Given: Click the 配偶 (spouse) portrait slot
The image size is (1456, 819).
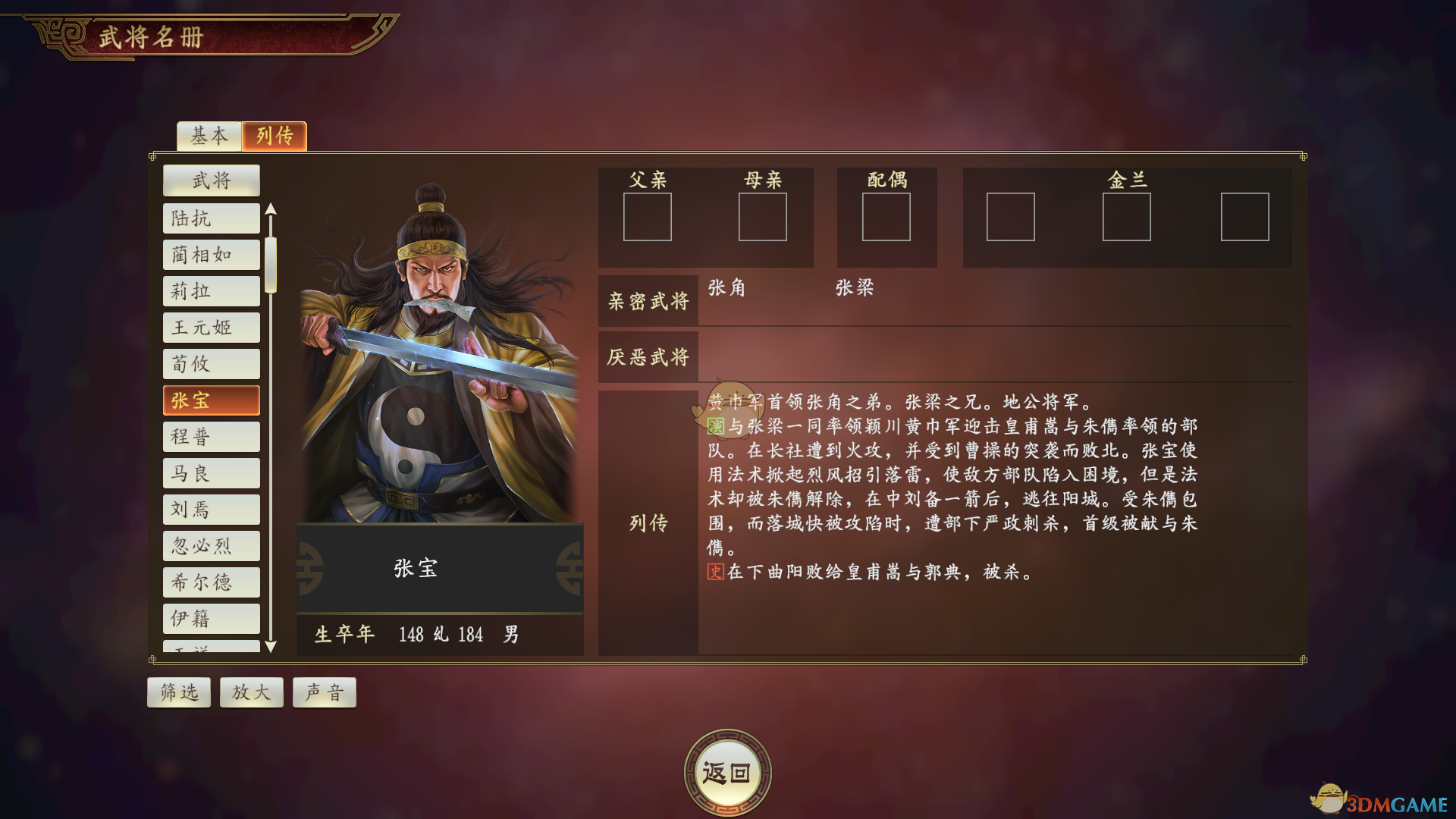Looking at the screenshot, I should pyautogui.click(x=886, y=217).
